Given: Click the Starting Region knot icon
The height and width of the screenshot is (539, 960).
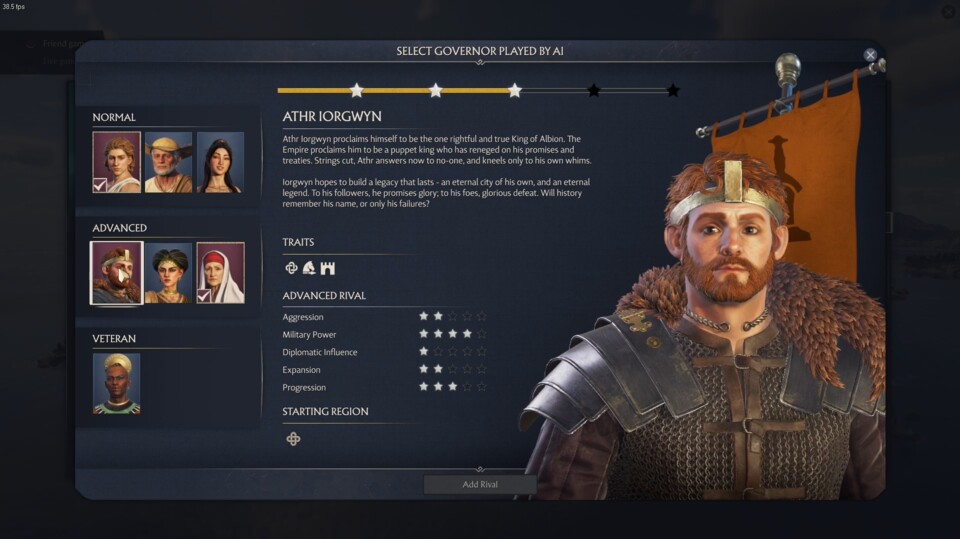Looking at the screenshot, I should pyautogui.click(x=293, y=439).
